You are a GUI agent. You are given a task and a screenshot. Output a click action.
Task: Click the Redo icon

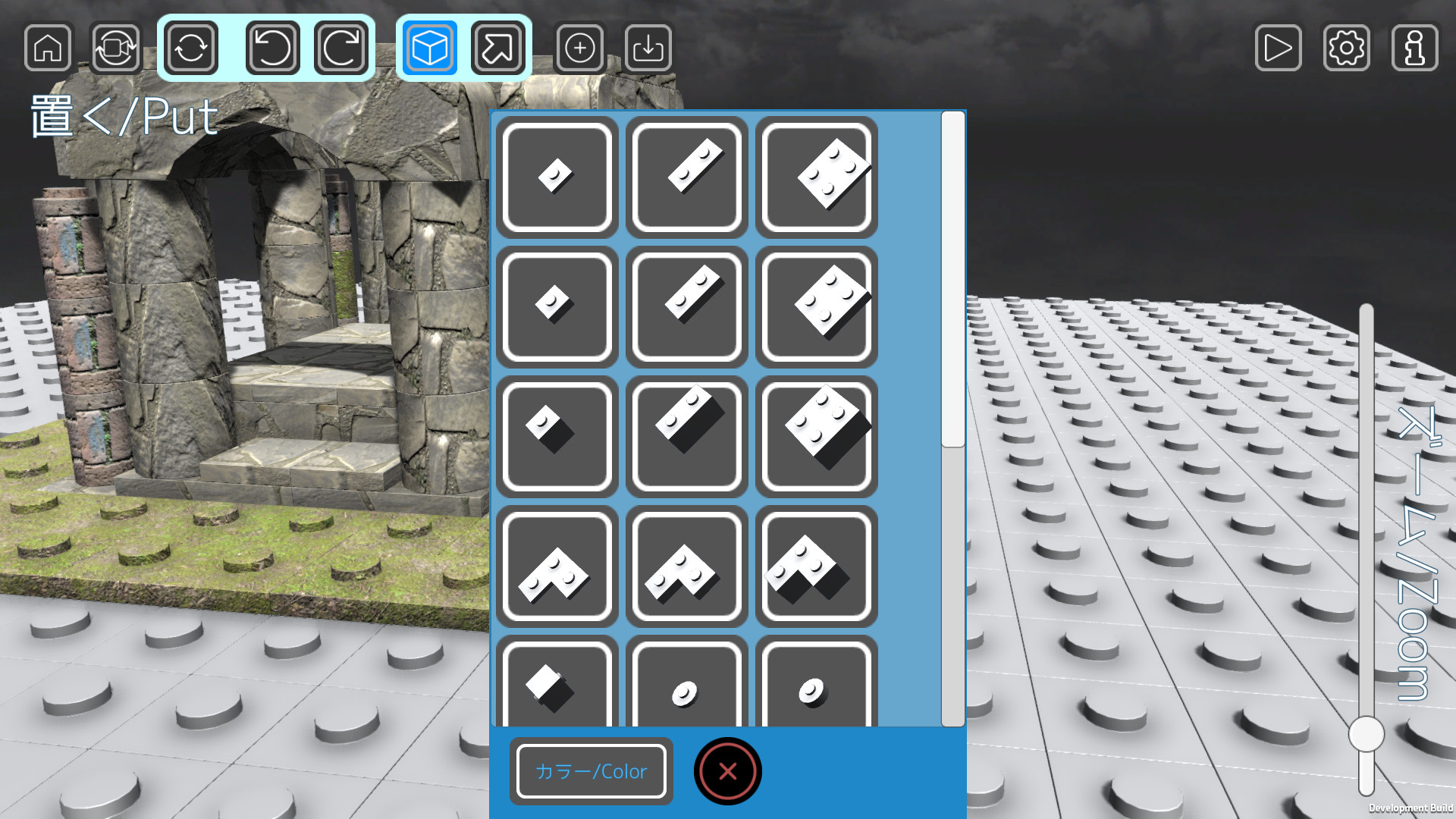[x=341, y=48]
